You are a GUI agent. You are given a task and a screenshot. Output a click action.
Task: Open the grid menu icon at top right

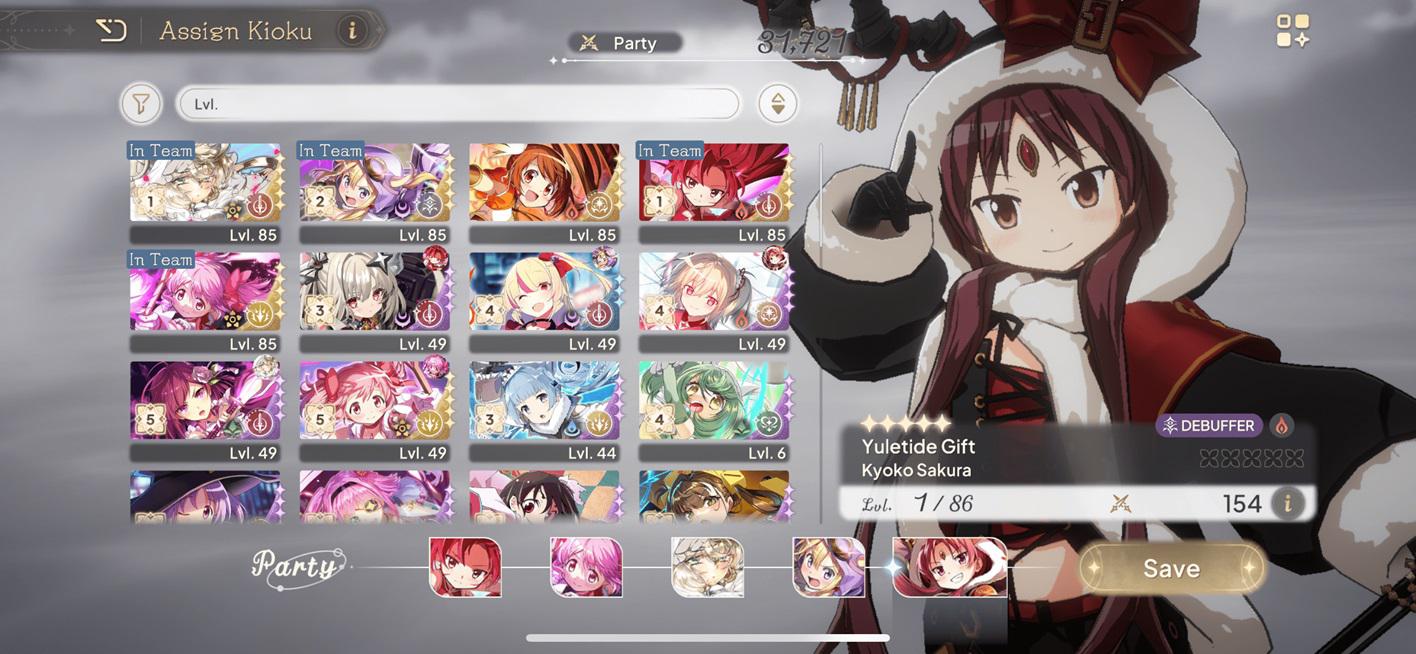click(x=1292, y=31)
